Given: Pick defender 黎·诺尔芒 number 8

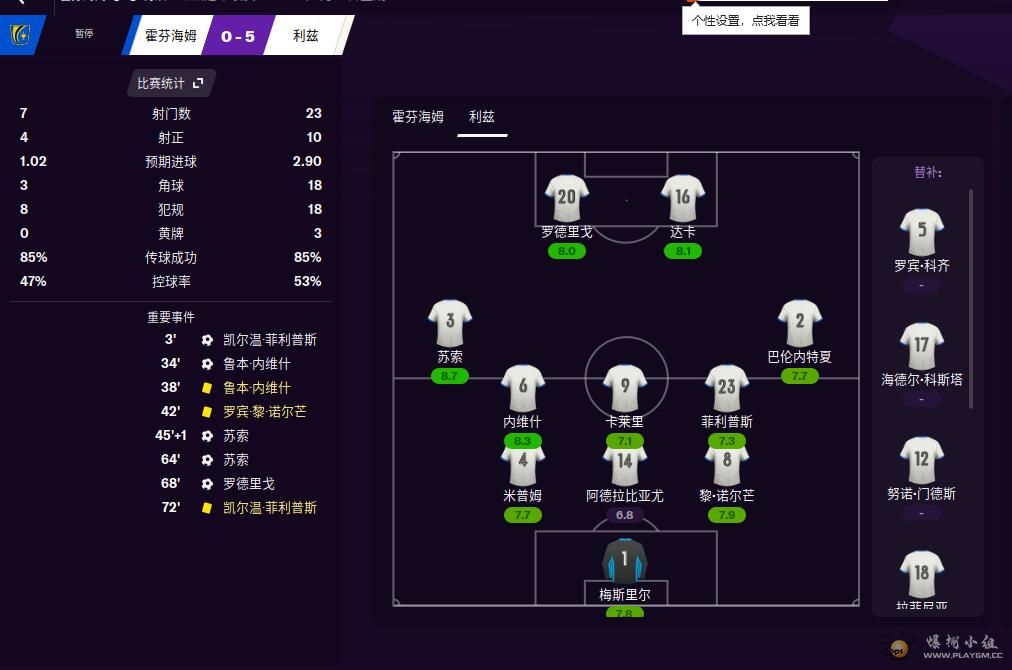Looking at the screenshot, I should coord(727,462).
